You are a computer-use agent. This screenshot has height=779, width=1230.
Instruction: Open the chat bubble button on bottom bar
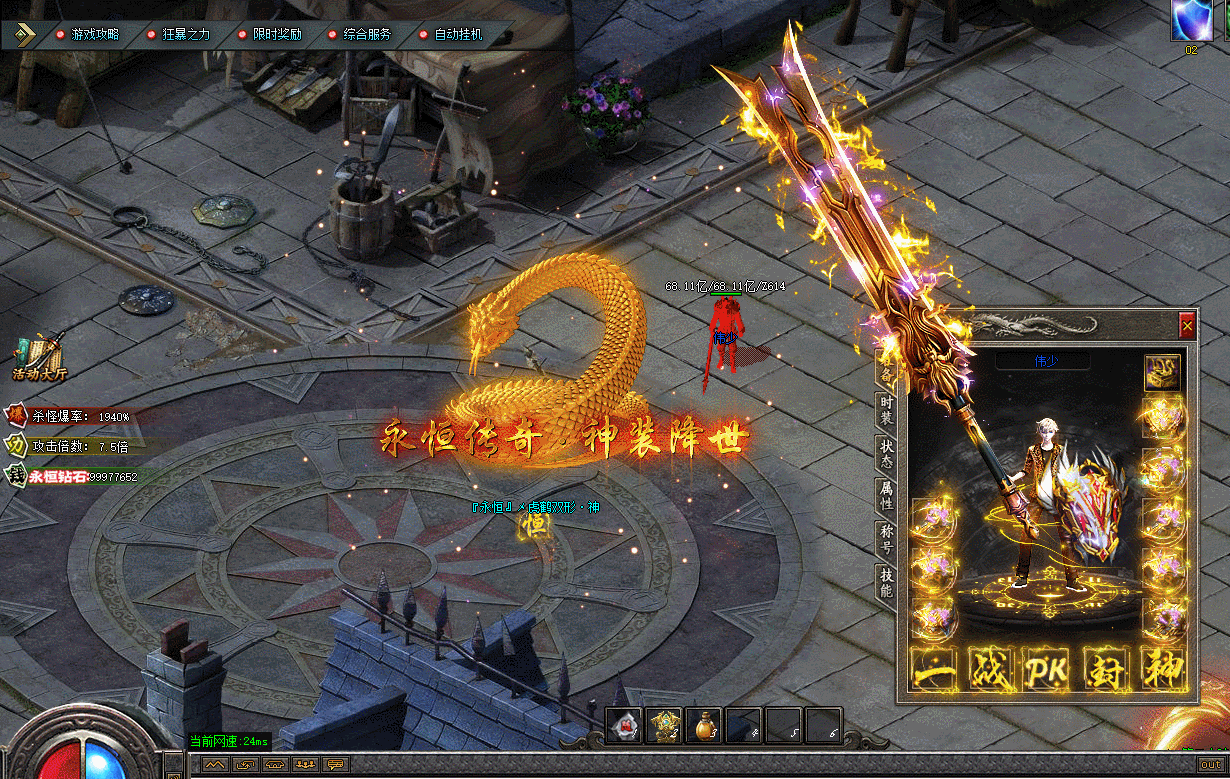tap(335, 765)
